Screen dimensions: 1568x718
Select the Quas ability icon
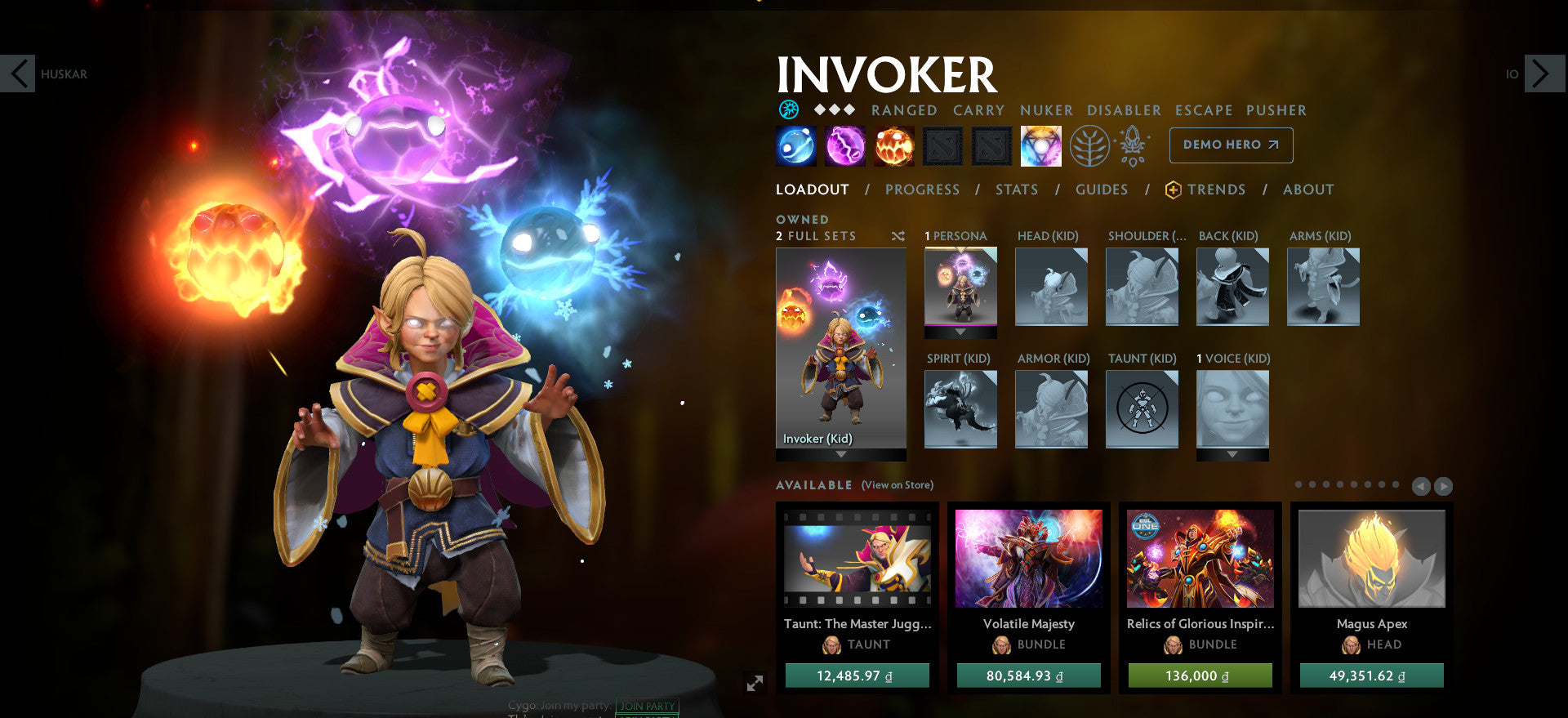point(795,145)
